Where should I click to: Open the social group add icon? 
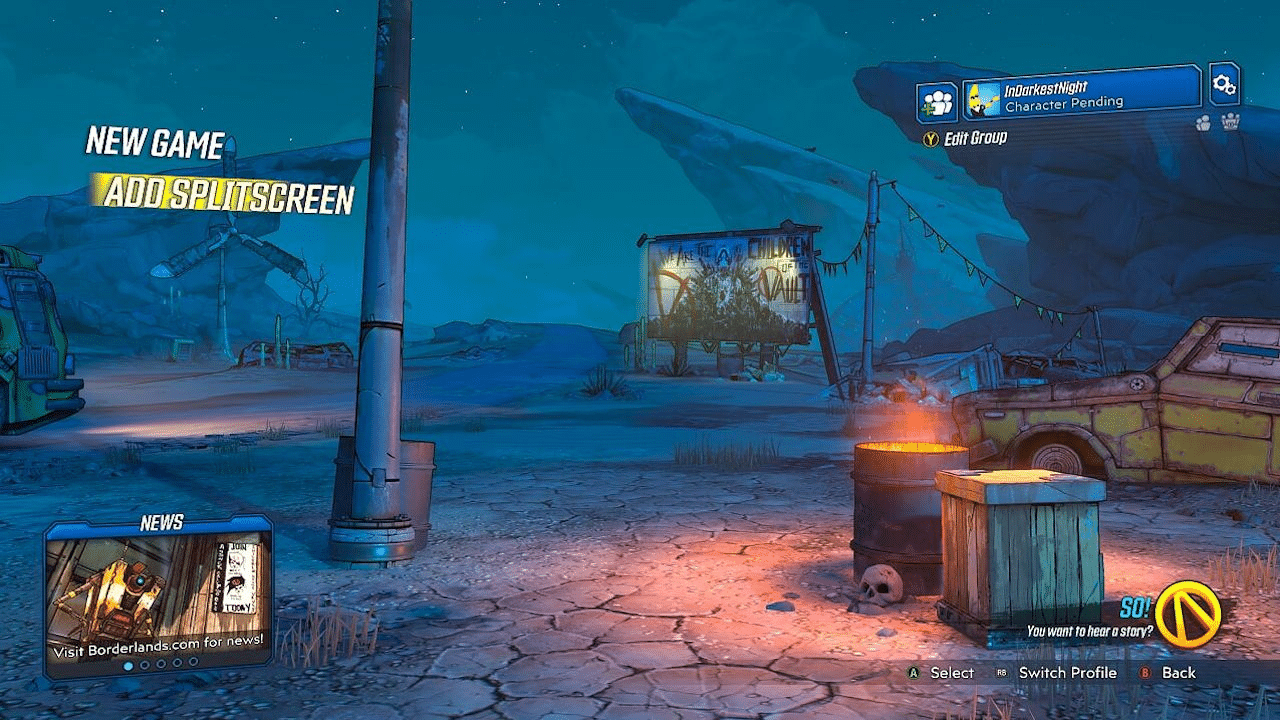click(936, 98)
